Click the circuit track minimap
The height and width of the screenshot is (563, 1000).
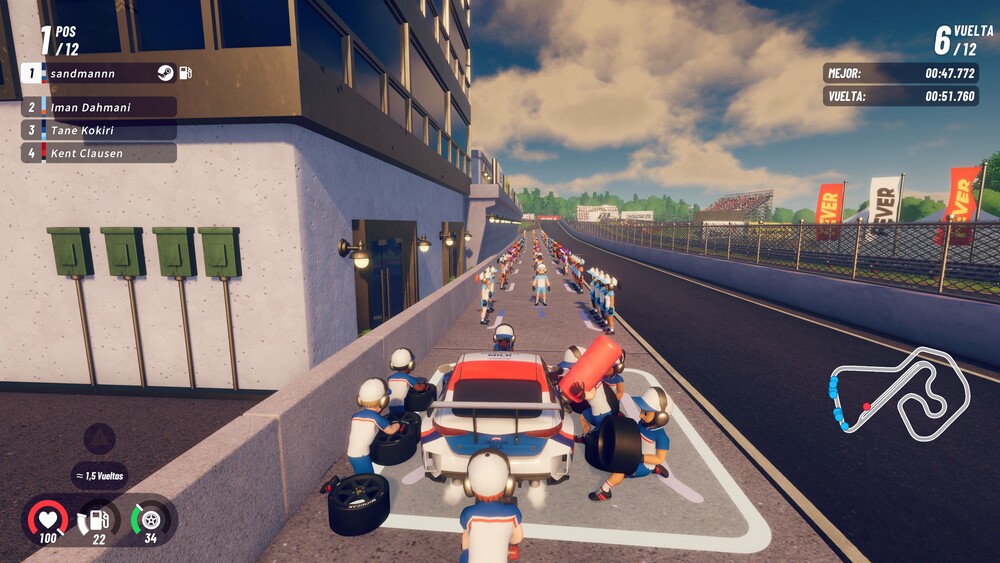897,393
